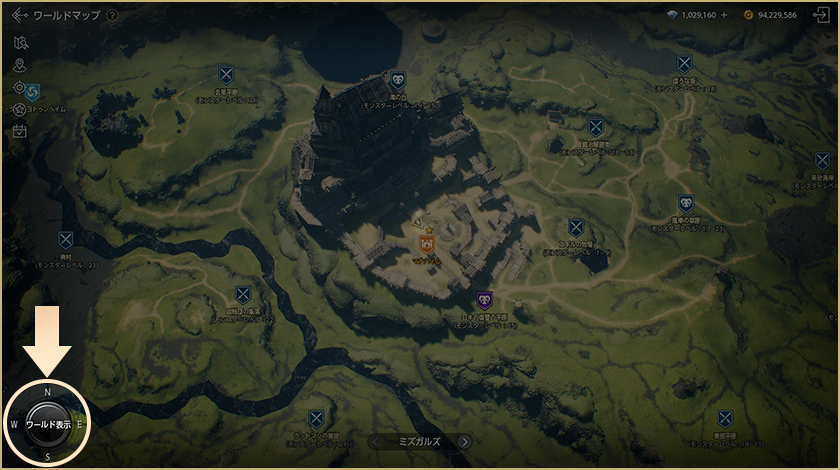
Task: Go to the previous region from ミズガルズ
Action: [375, 441]
